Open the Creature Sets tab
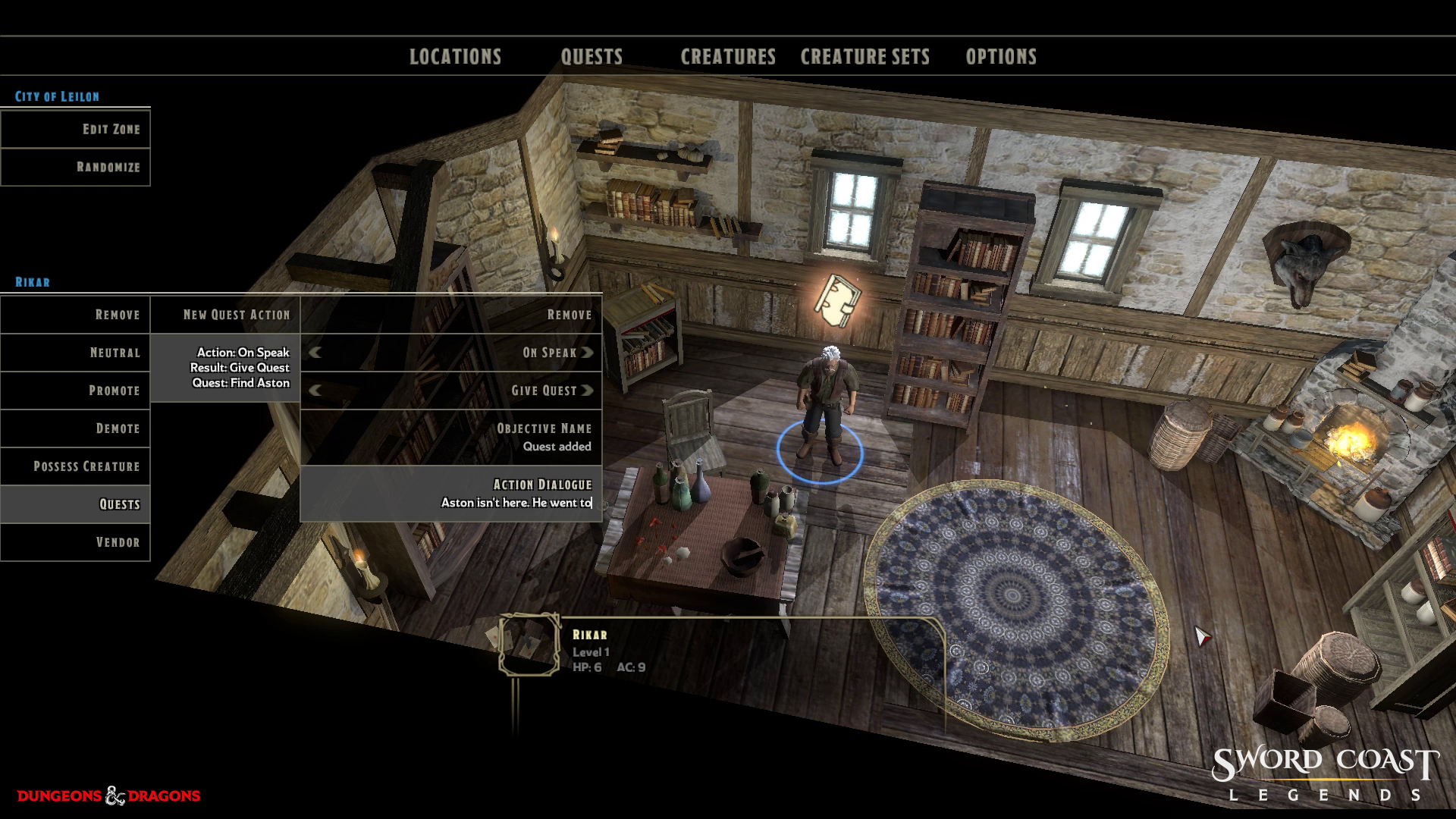 (x=864, y=56)
